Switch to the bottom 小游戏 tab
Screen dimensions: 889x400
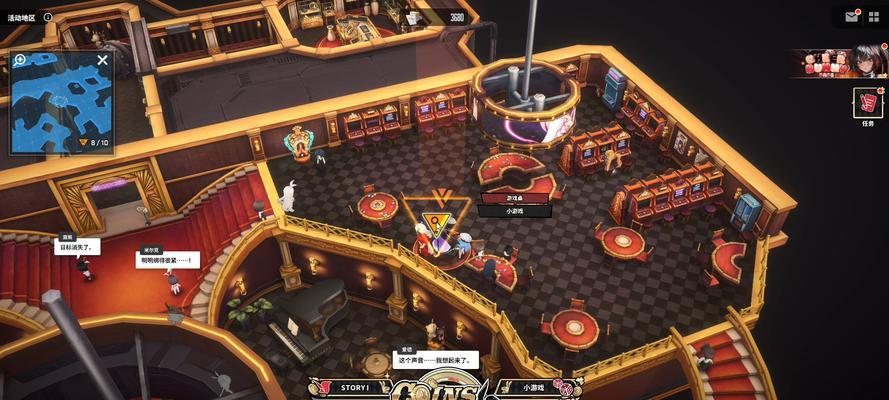click(x=533, y=387)
